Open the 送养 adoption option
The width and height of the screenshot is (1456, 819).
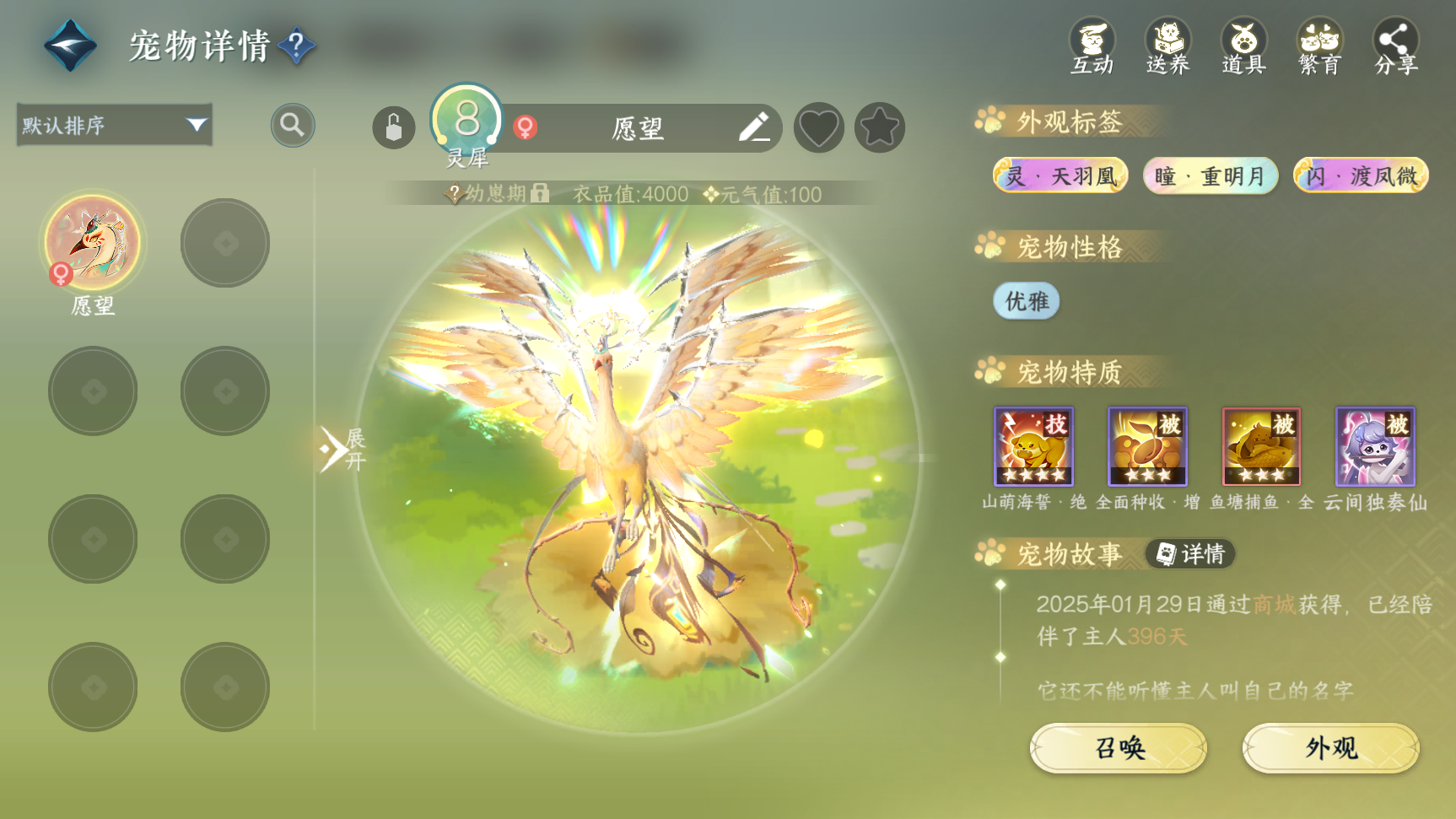point(1167,47)
